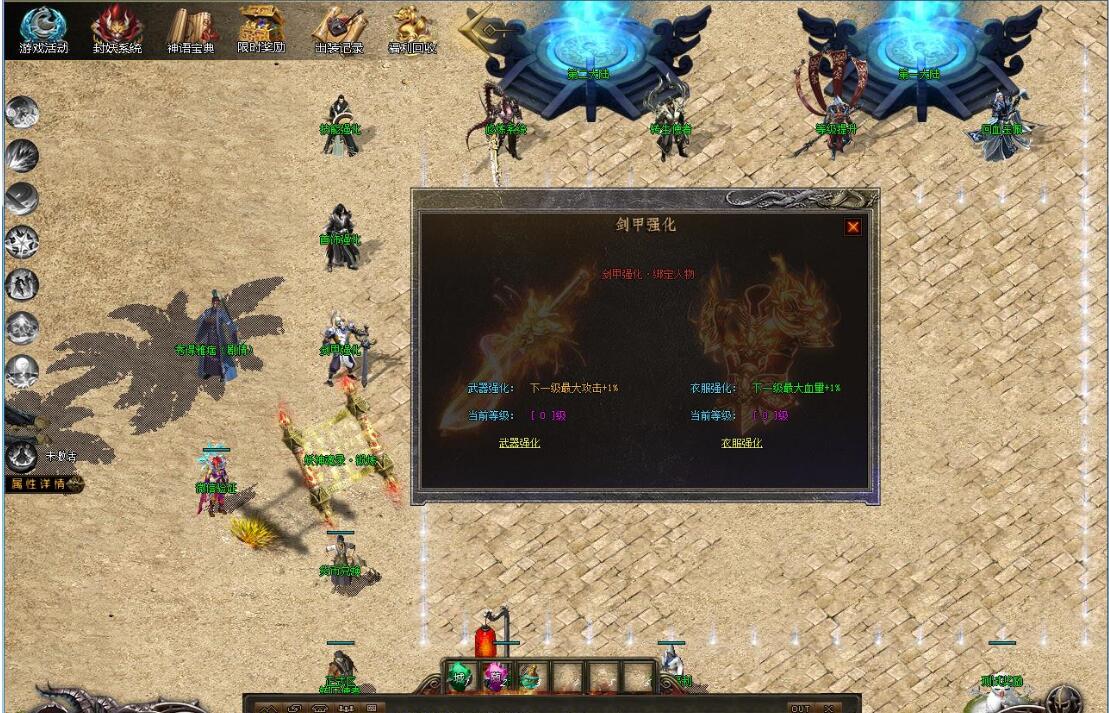Open the 封妖系统 red demon mask menu
Screen dimensions: 1109x713
click(x=117, y=30)
